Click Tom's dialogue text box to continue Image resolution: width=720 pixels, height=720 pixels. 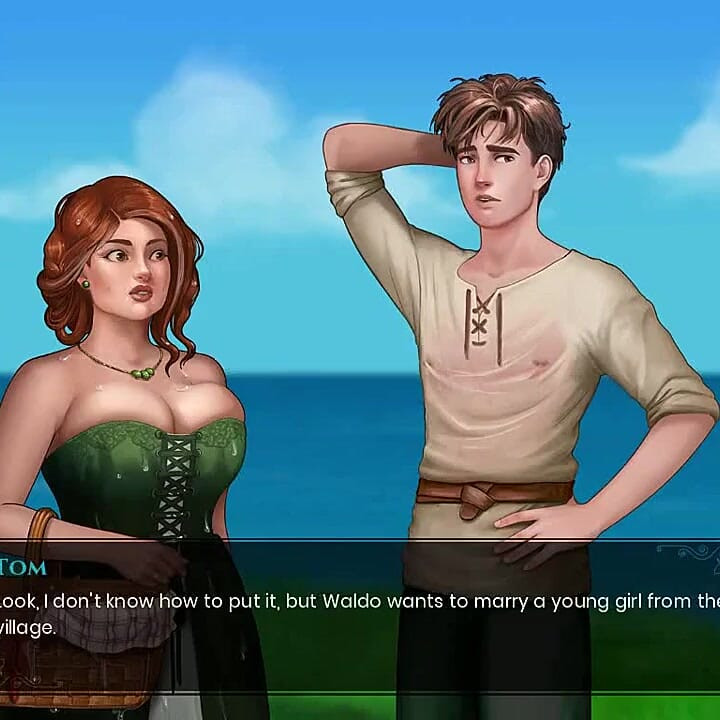(360, 615)
